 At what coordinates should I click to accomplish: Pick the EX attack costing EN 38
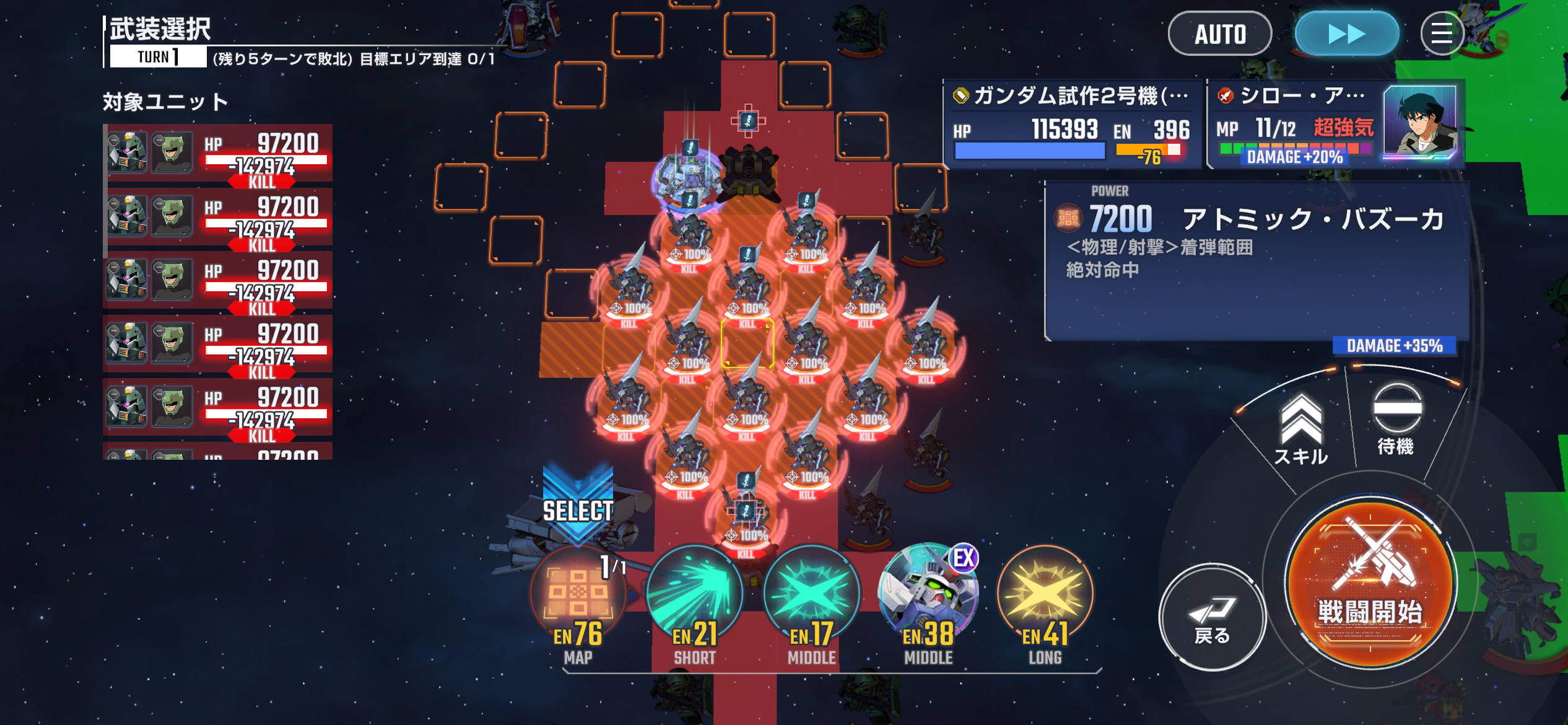point(928,595)
